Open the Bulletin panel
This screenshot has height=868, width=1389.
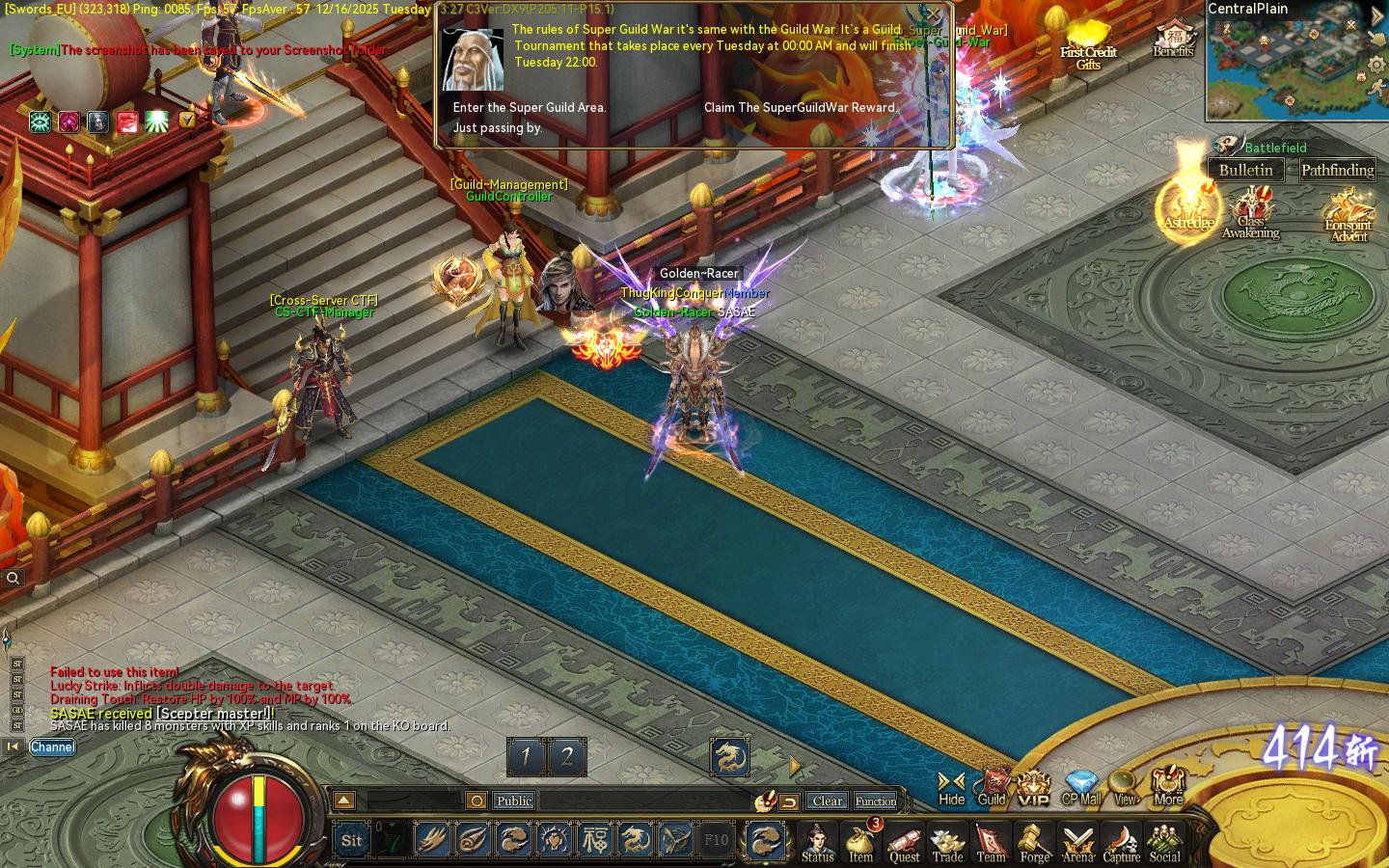click(1245, 171)
